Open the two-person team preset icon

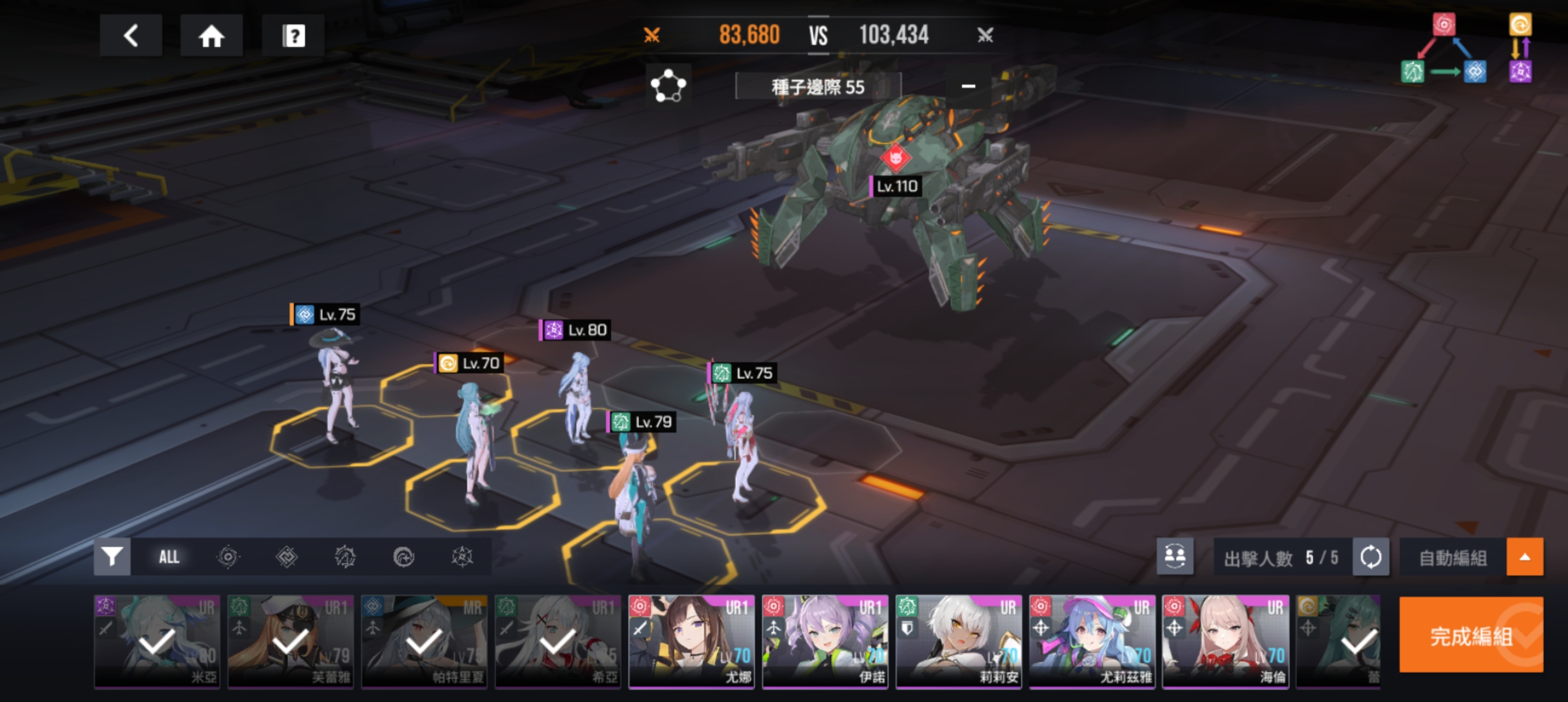(1175, 556)
